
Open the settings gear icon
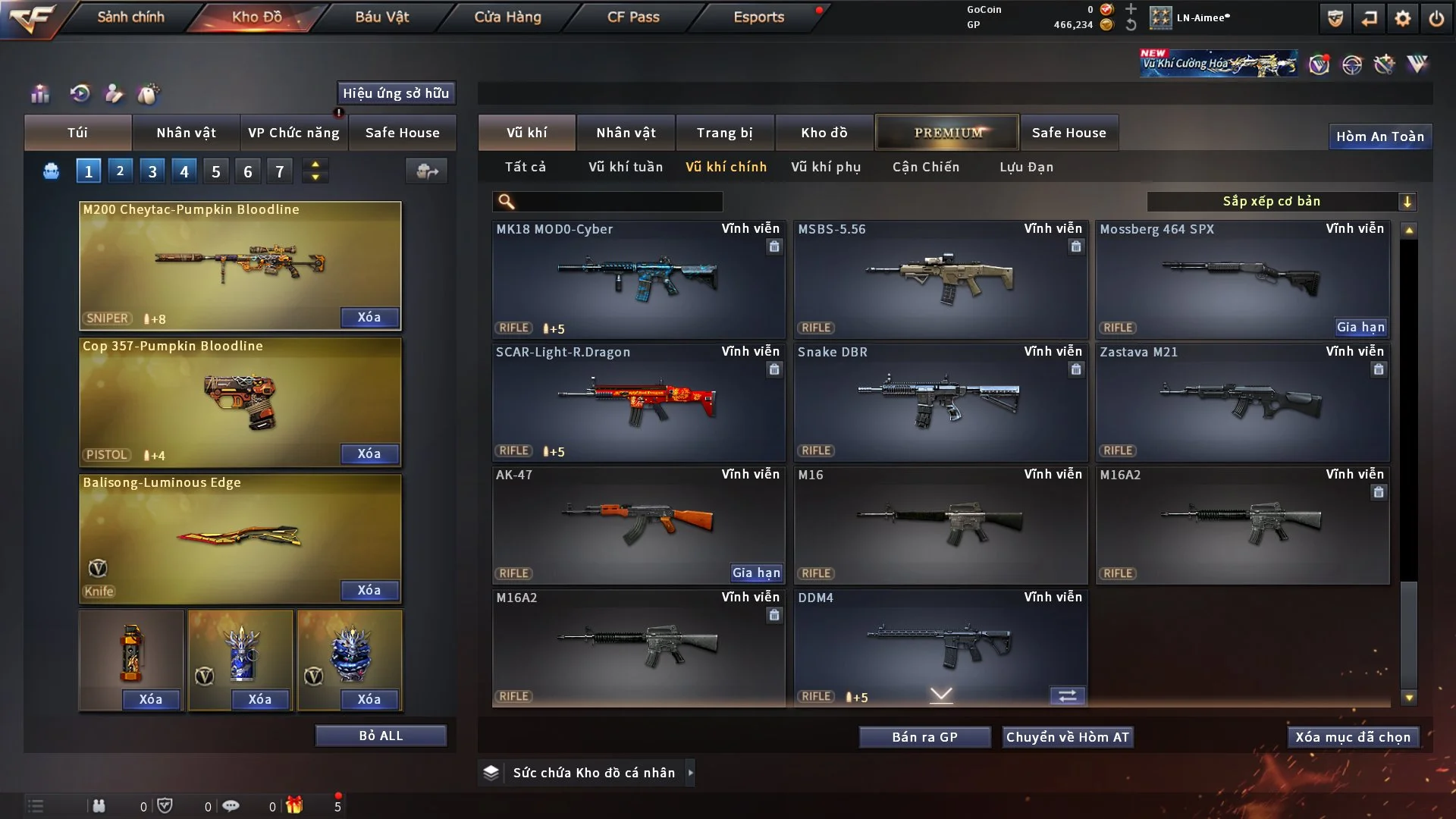1402,18
